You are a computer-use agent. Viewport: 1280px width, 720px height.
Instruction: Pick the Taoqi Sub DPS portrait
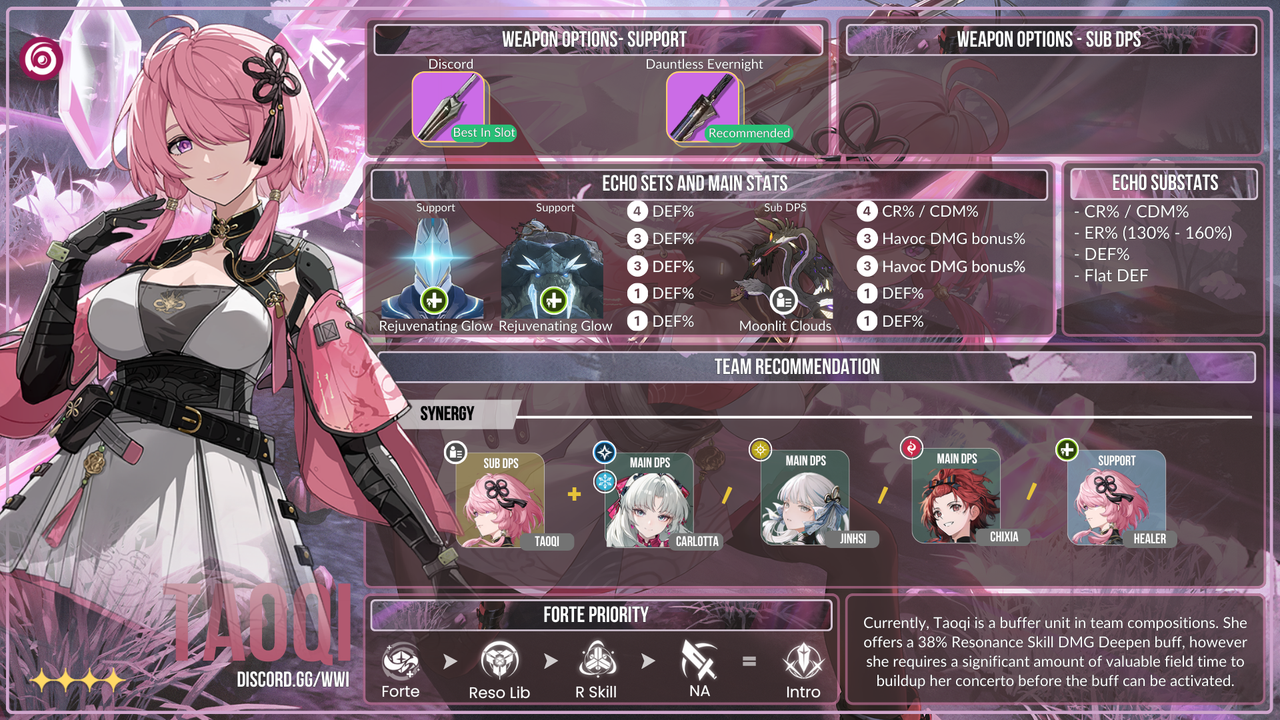[500, 500]
